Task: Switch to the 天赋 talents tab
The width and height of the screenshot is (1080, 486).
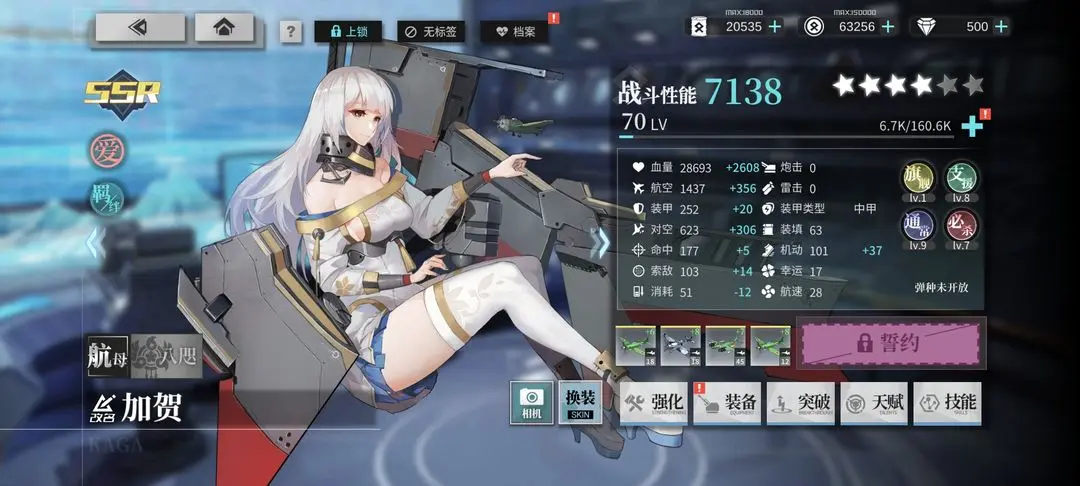Action: tap(873, 403)
